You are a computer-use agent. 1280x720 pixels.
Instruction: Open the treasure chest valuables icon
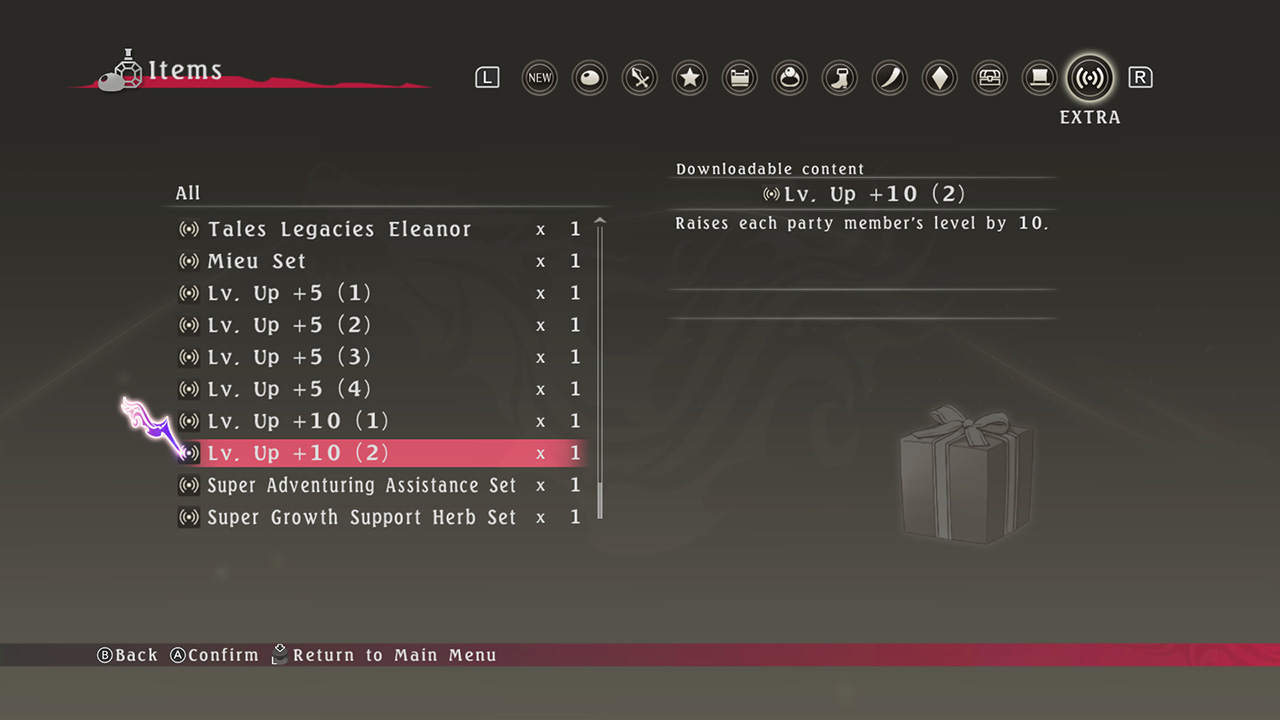989,78
